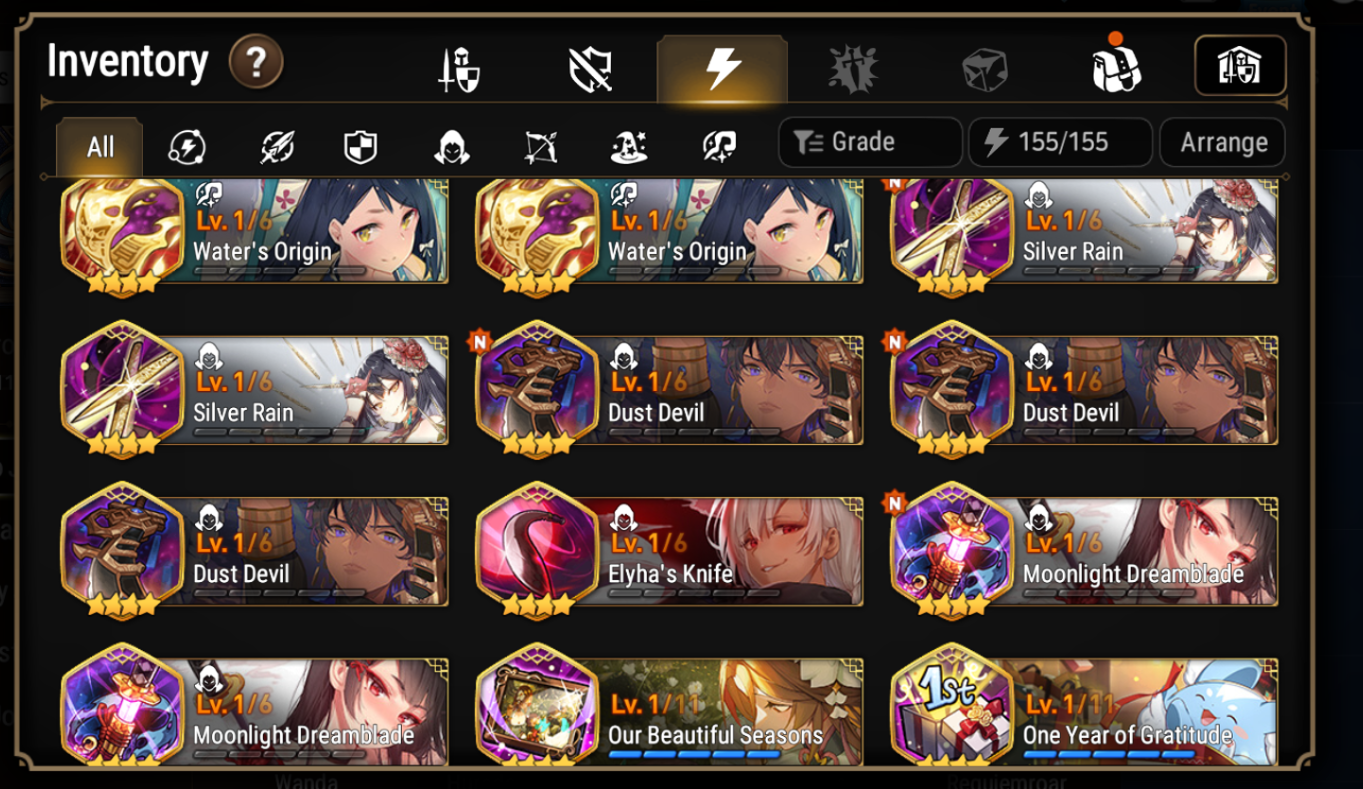Open the Charms inventory section
The height and width of the screenshot is (789, 1363).
tap(852, 66)
